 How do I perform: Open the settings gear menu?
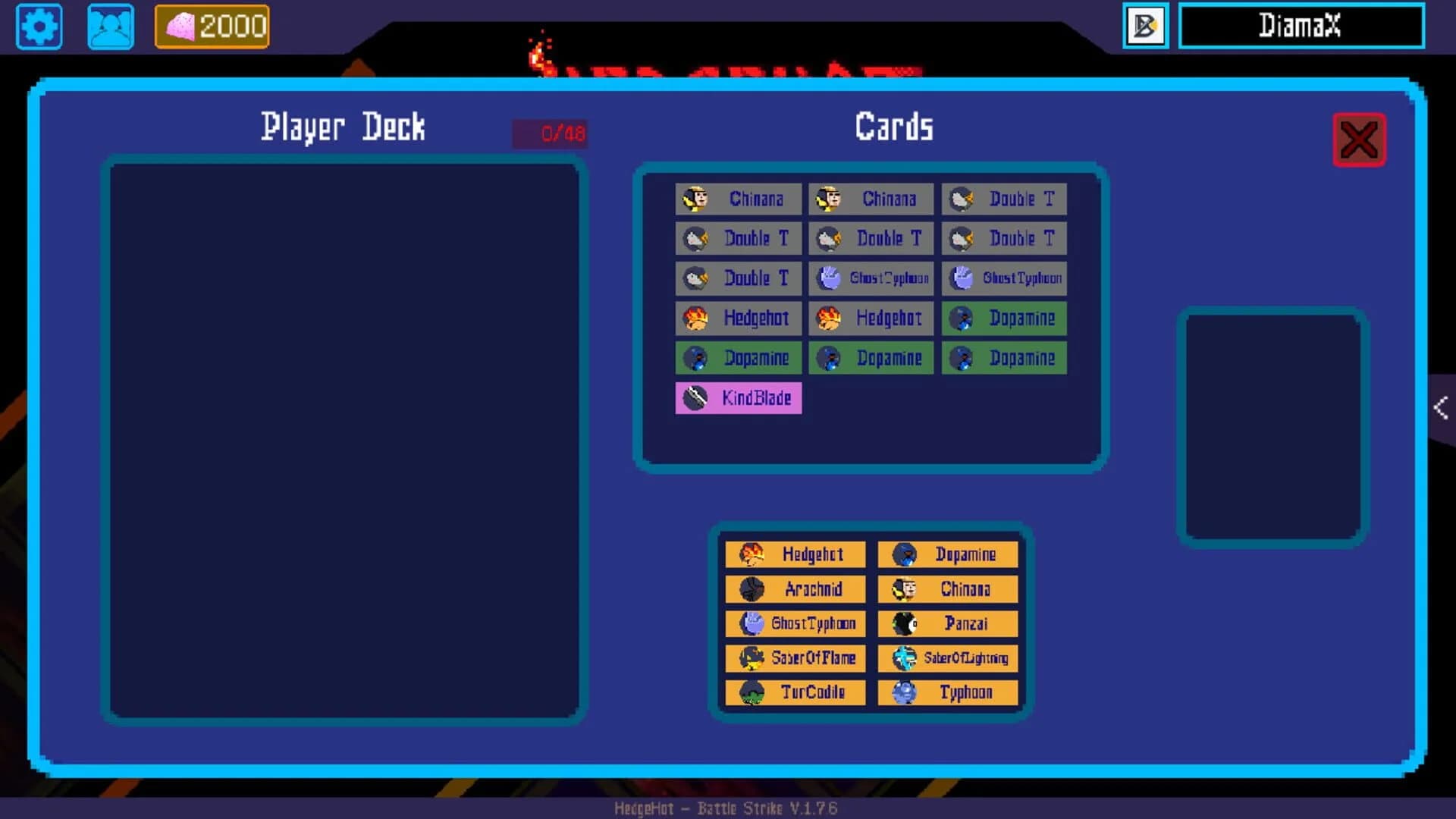tap(39, 27)
